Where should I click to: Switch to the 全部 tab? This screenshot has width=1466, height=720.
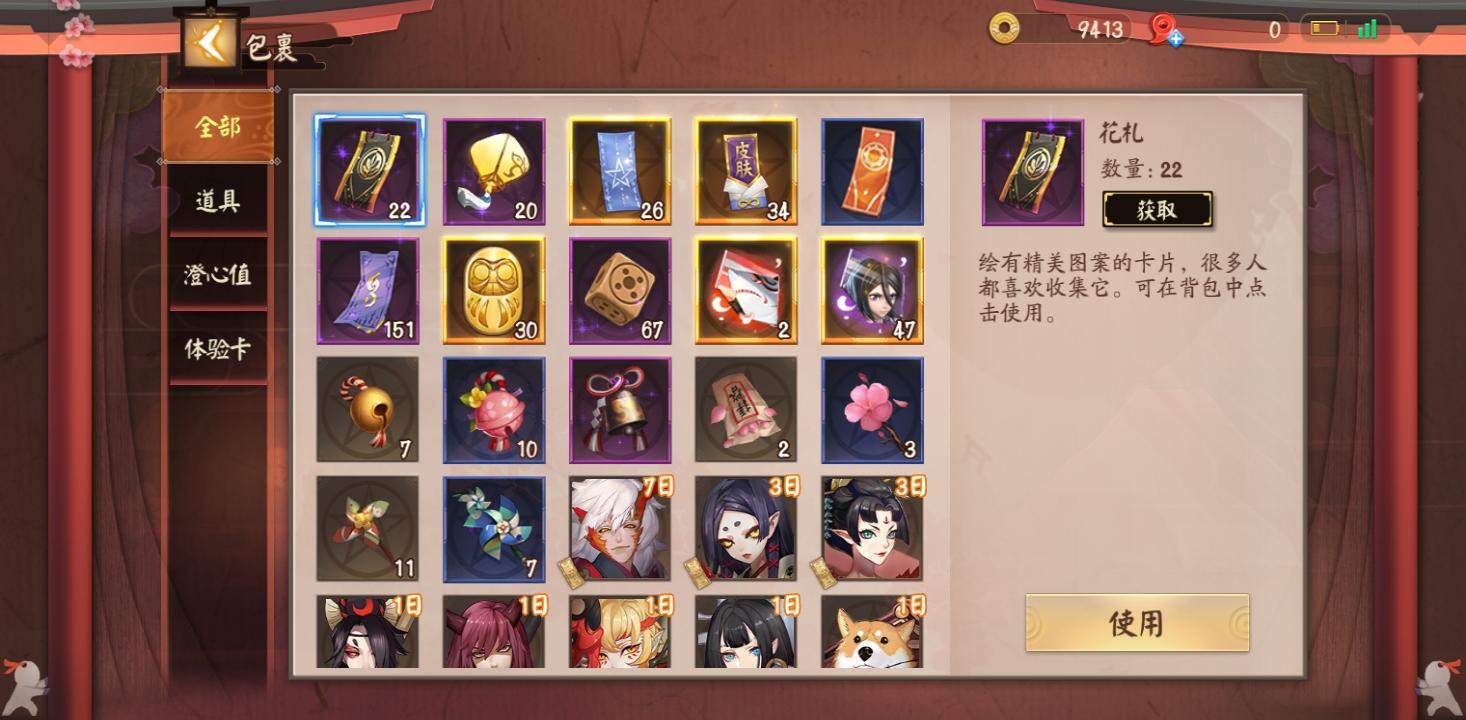217,128
